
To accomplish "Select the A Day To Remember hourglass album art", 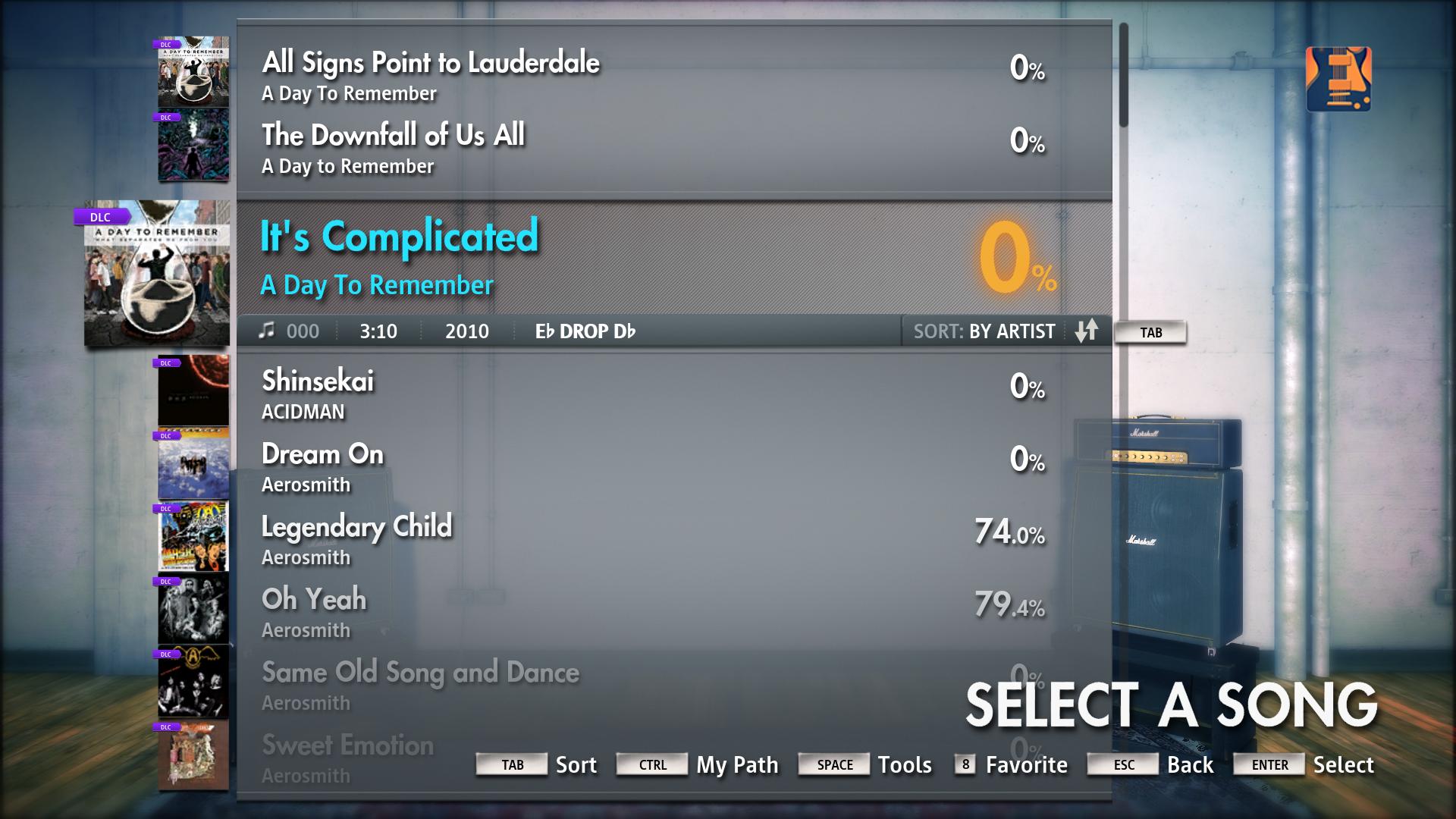I will tap(155, 277).
